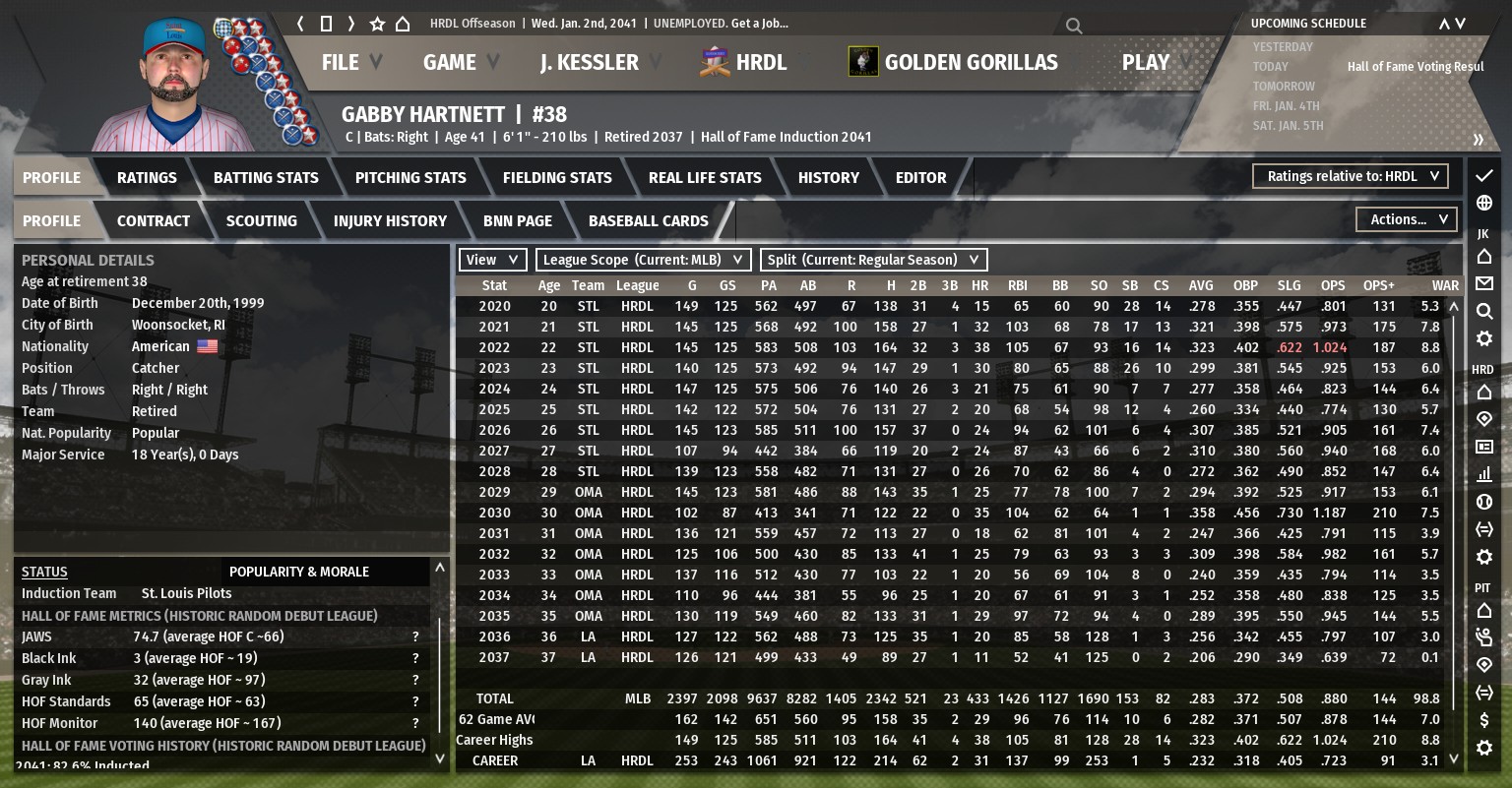Switch to the RATINGS tab
This screenshot has height=788, width=1512.
coord(147,177)
